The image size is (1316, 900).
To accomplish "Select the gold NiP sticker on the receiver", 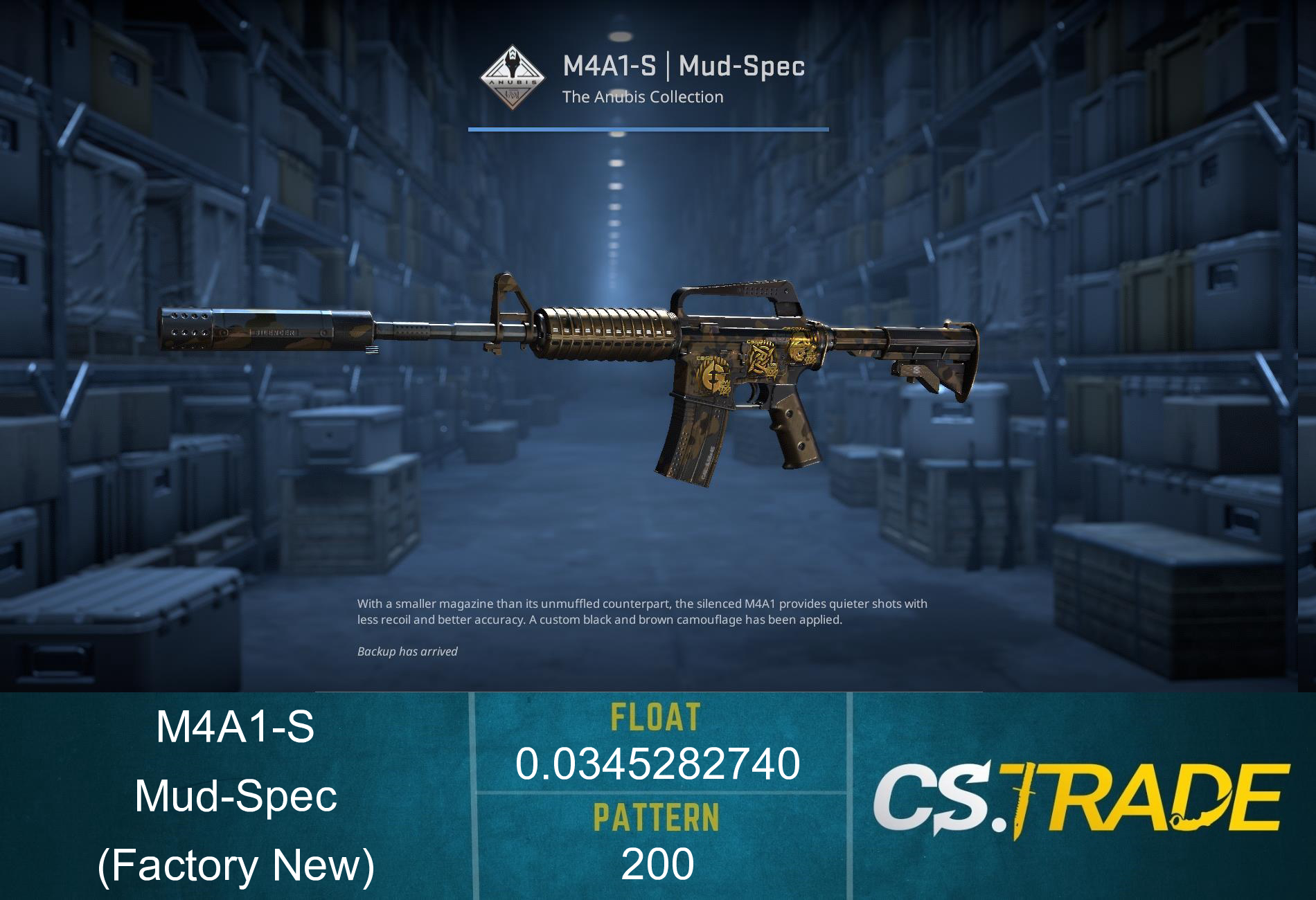I will coord(761,359).
